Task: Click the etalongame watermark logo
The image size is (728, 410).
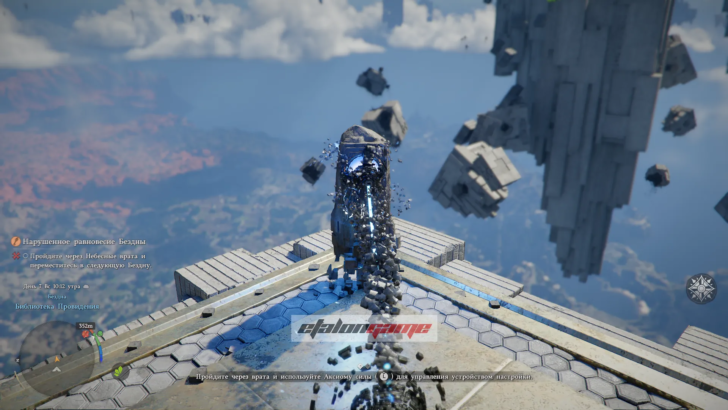Action: [364, 329]
